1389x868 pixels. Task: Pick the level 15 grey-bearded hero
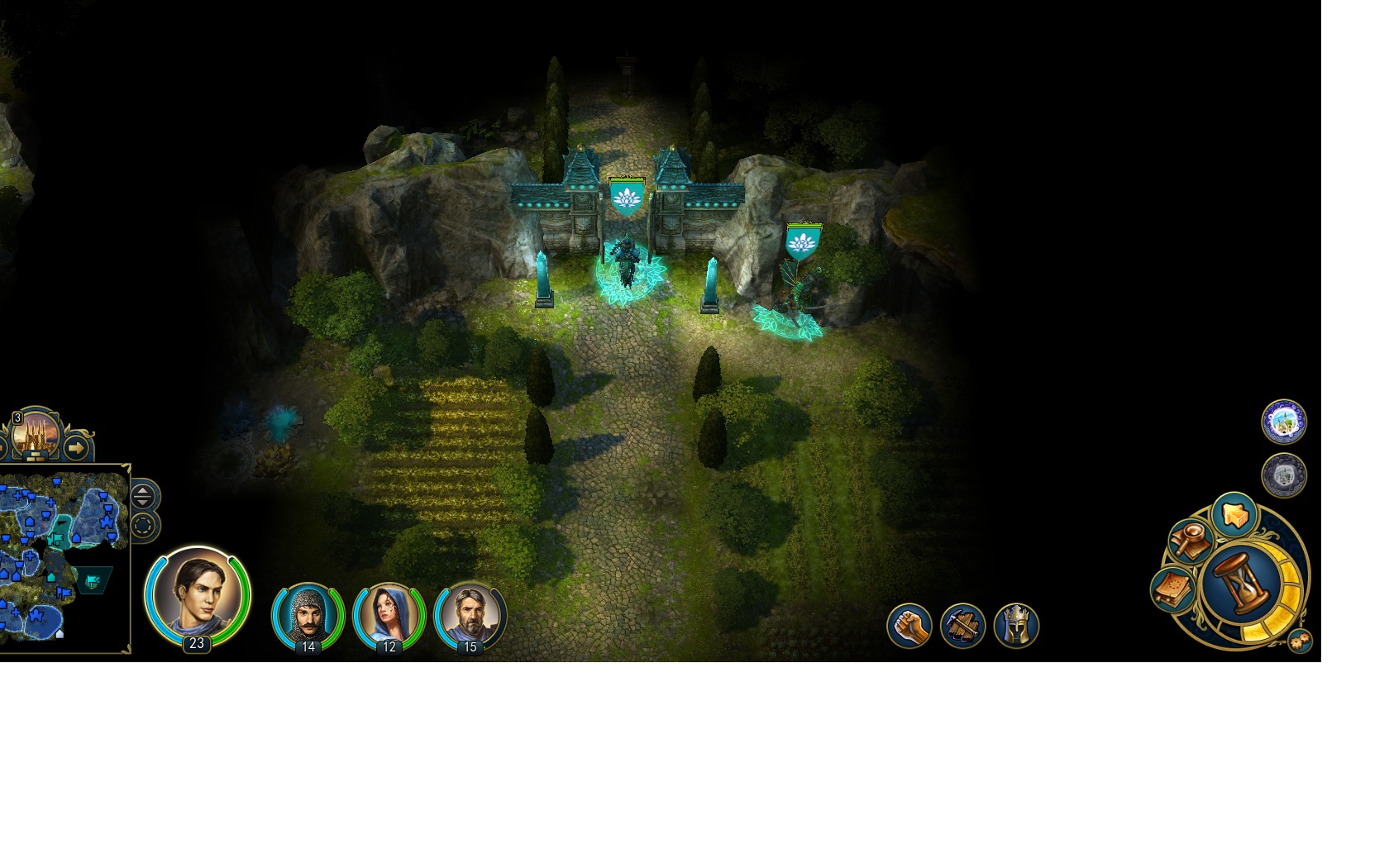tap(470, 616)
